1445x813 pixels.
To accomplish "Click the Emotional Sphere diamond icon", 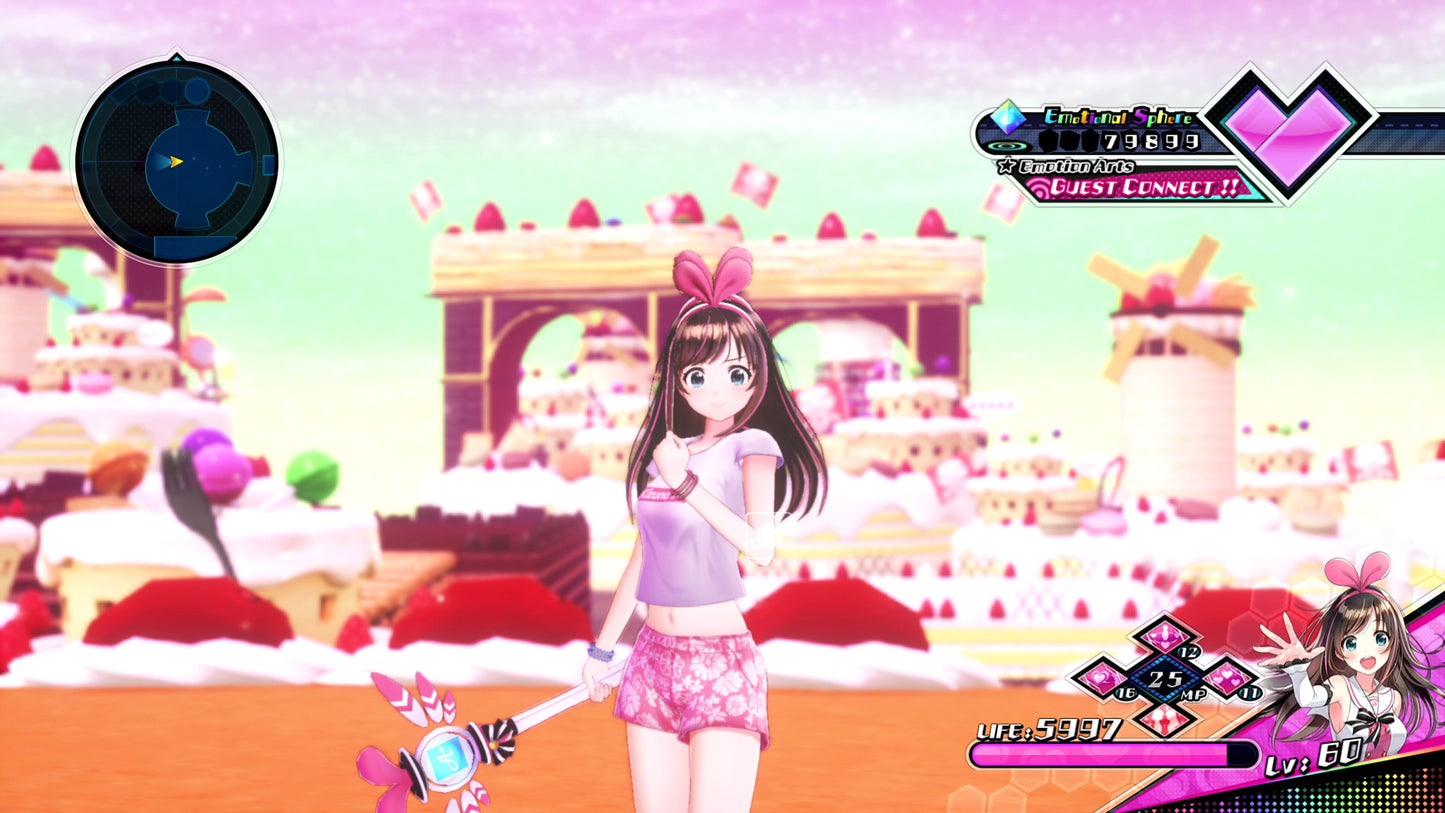I will pos(1007,118).
